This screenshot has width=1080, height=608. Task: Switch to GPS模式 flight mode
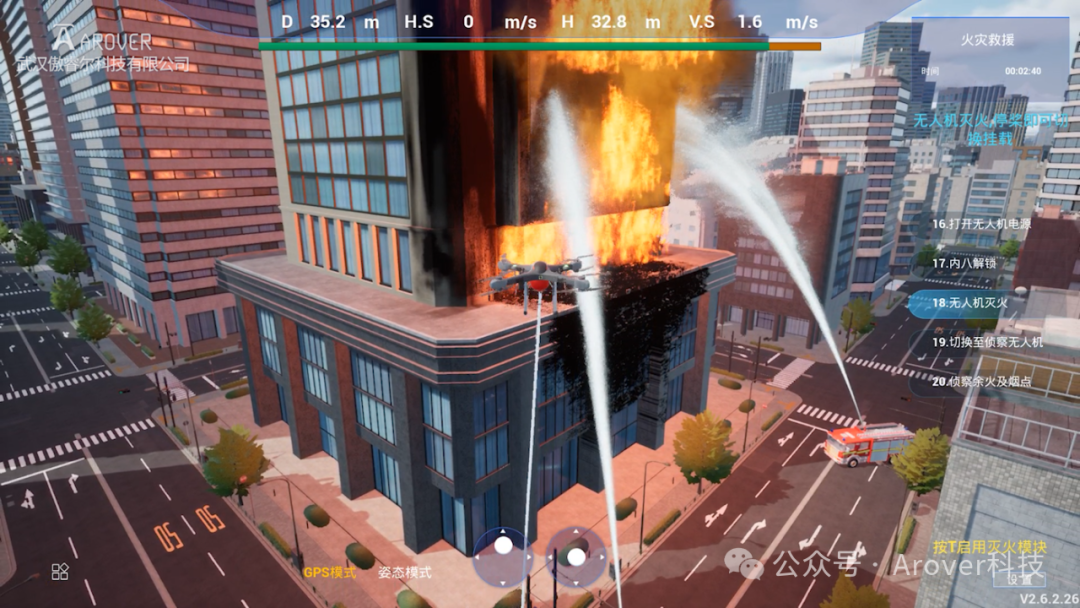click(x=329, y=573)
